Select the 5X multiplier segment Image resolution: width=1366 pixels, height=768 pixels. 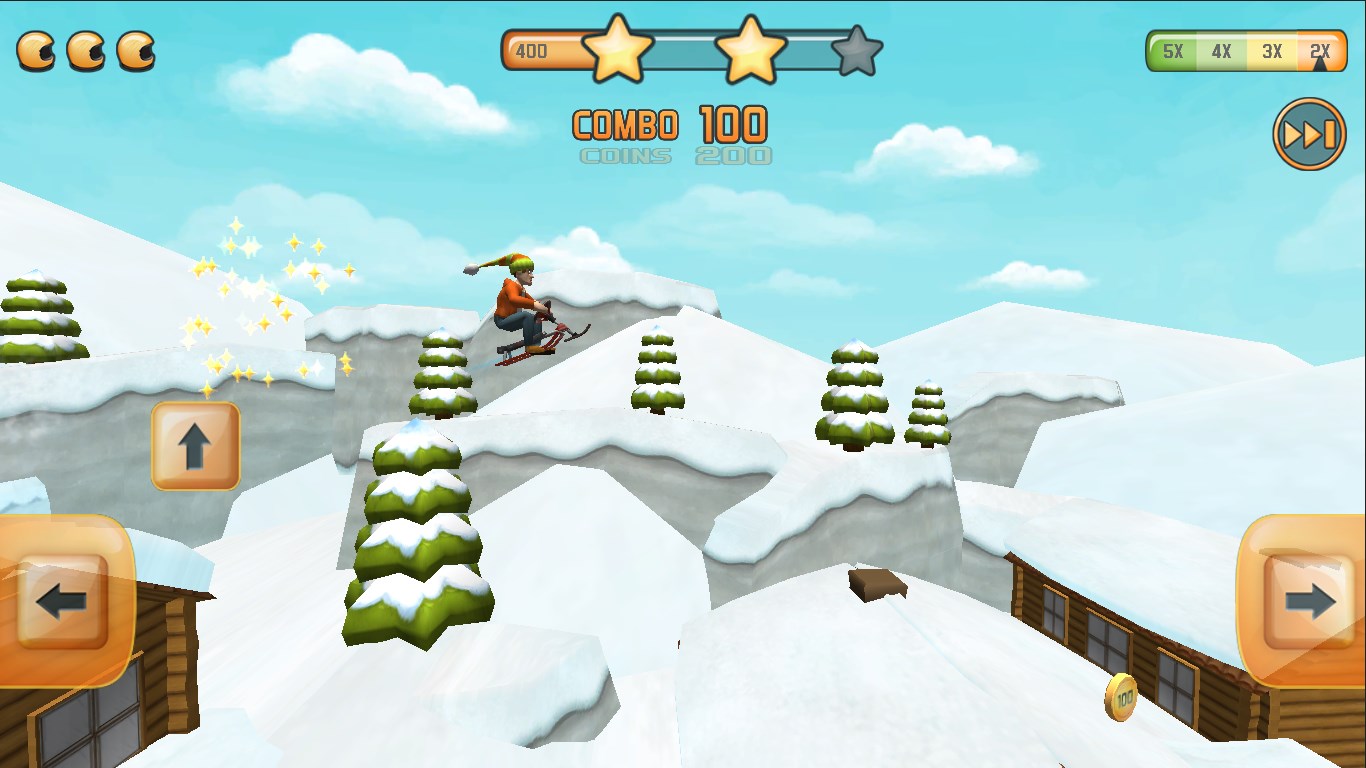click(1172, 52)
